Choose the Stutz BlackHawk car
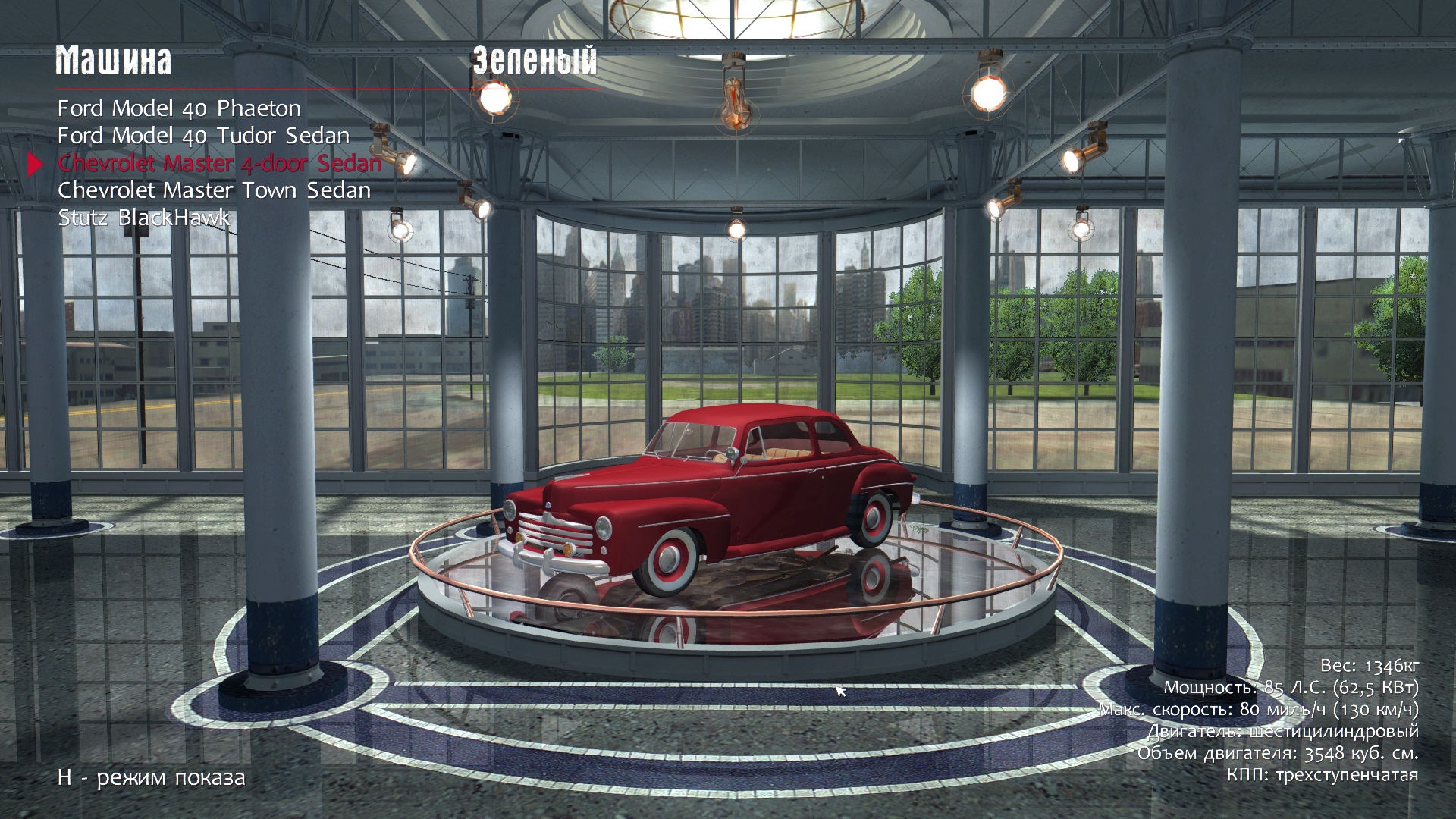This screenshot has height=819, width=1456. (144, 218)
